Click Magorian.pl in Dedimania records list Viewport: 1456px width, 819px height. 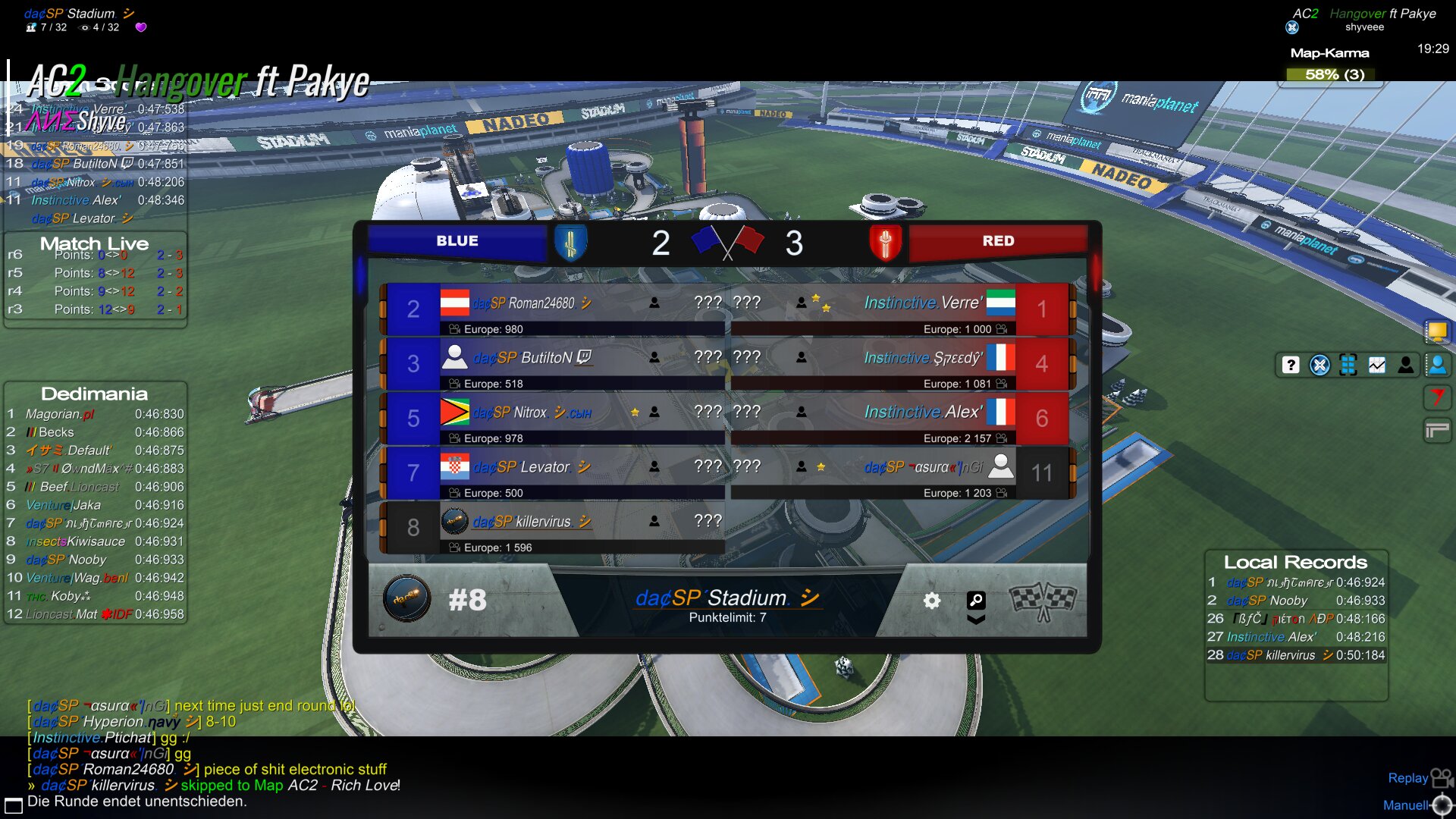point(61,414)
